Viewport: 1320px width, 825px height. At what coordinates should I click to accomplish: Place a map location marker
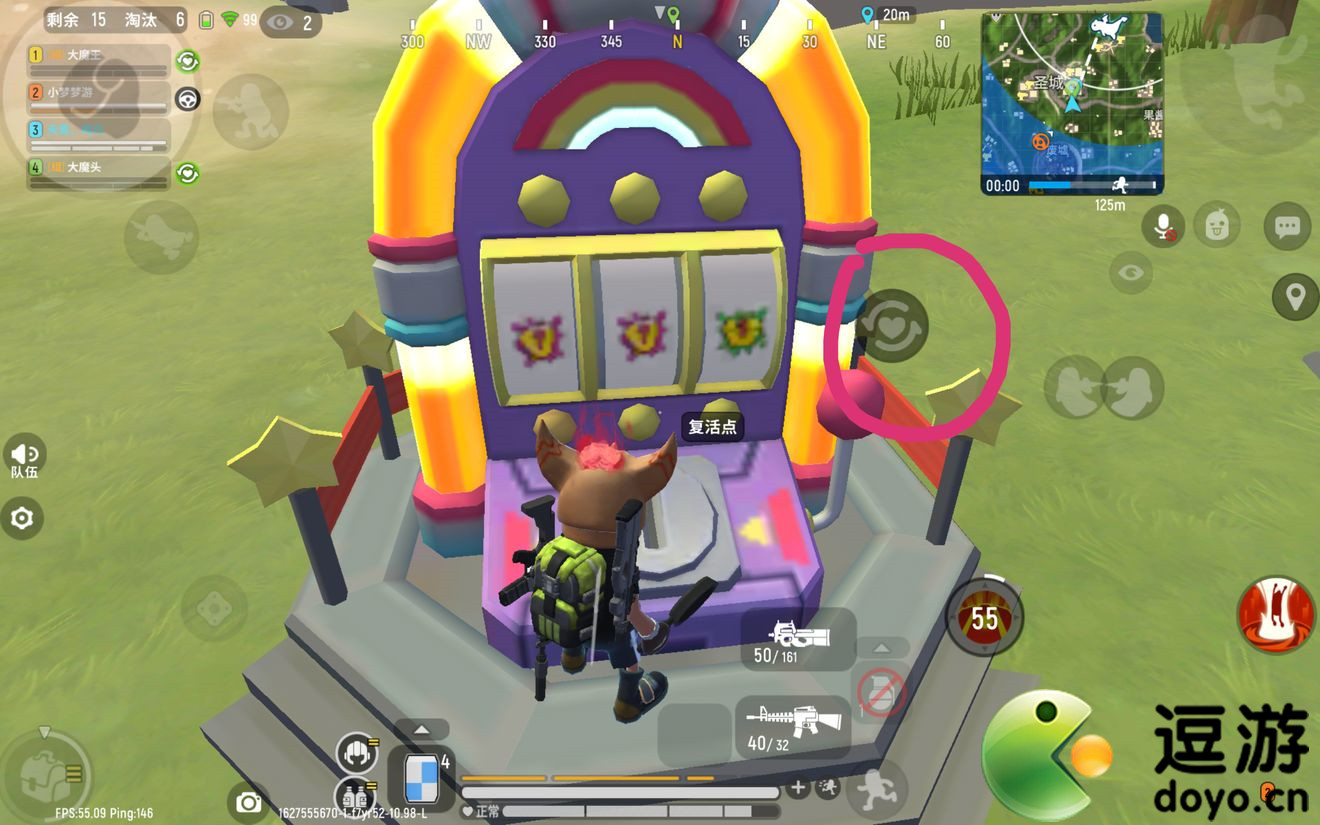[x=1295, y=297]
